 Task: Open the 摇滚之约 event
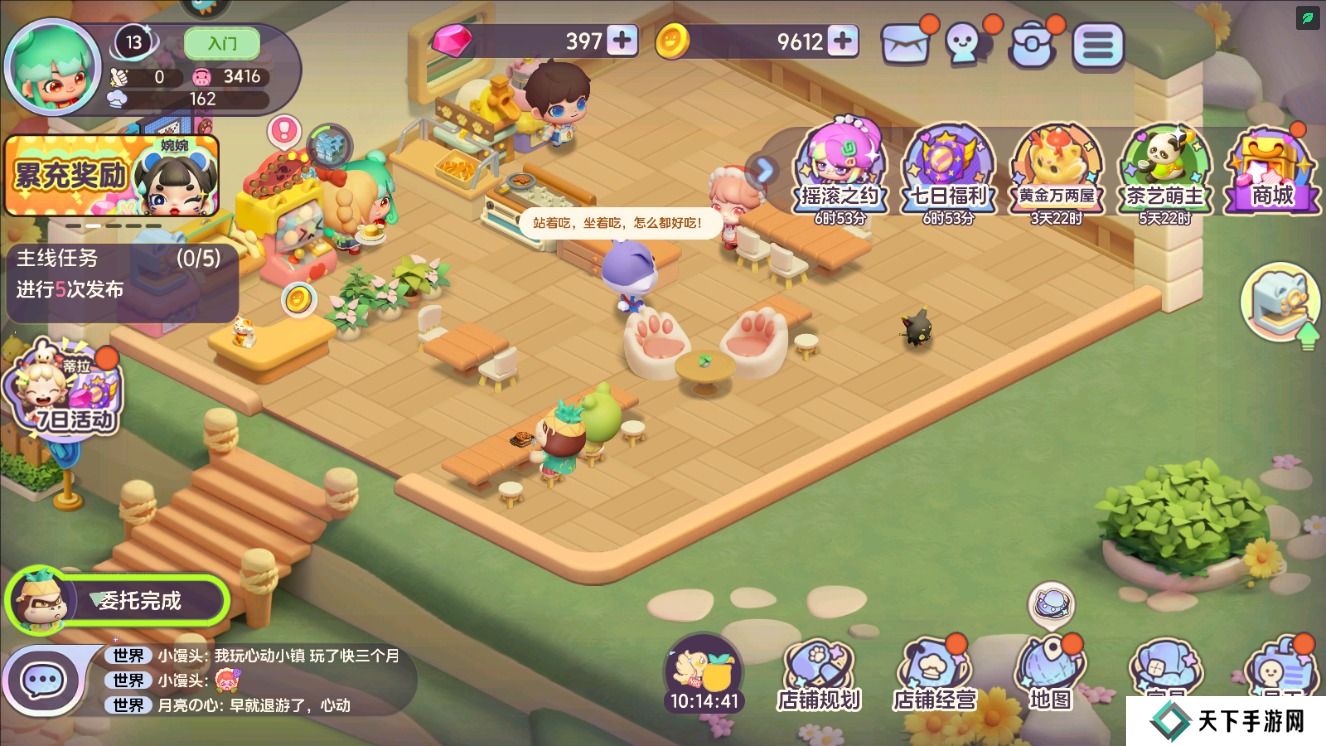pos(839,170)
